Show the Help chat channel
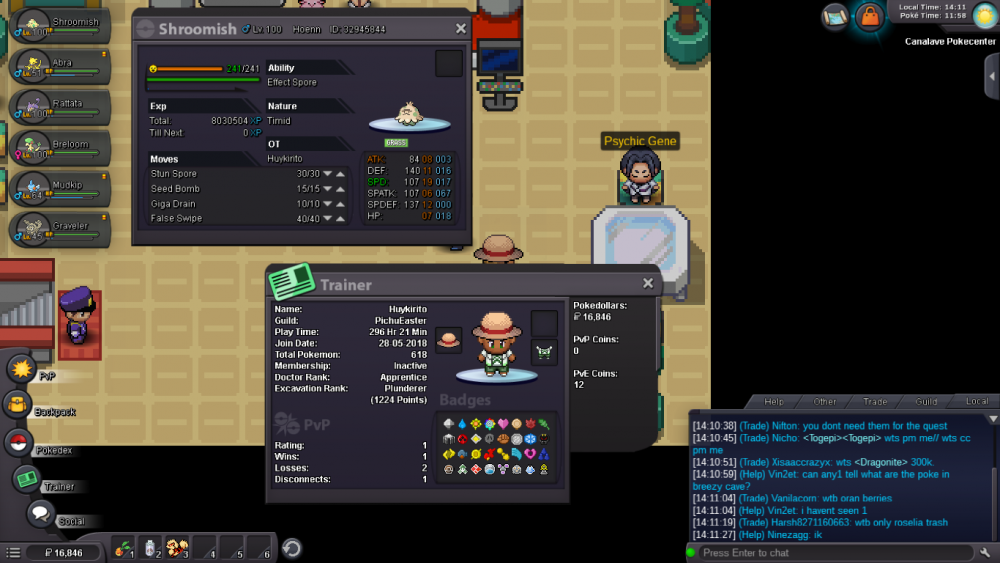 773,402
